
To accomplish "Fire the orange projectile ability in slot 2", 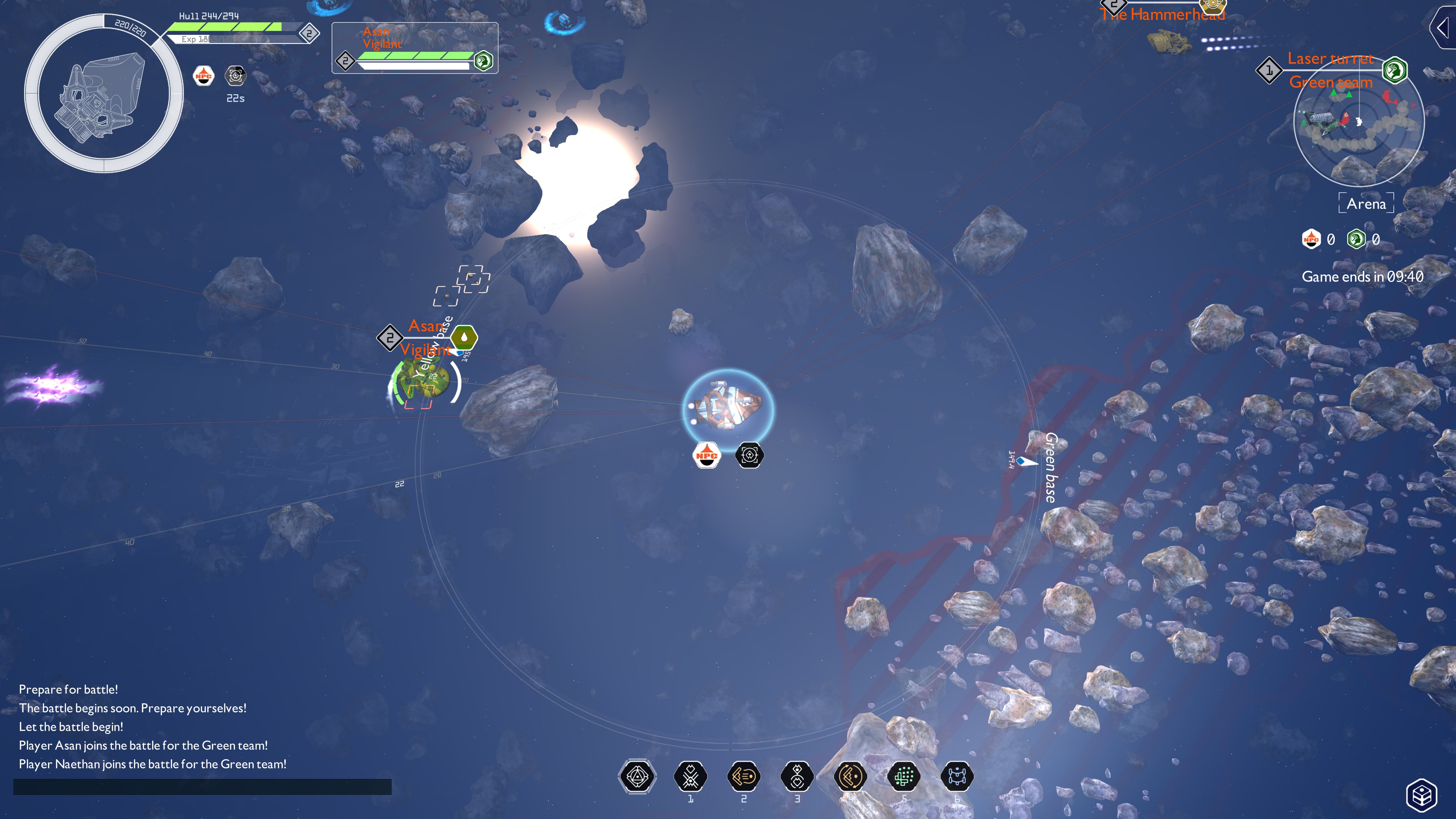I will tap(743, 777).
